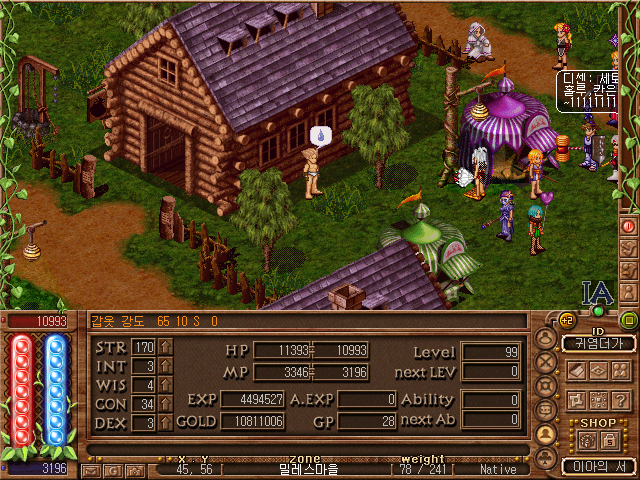The height and width of the screenshot is (480, 640).
Task: Click the 이아의 서 button
Action: point(598,466)
